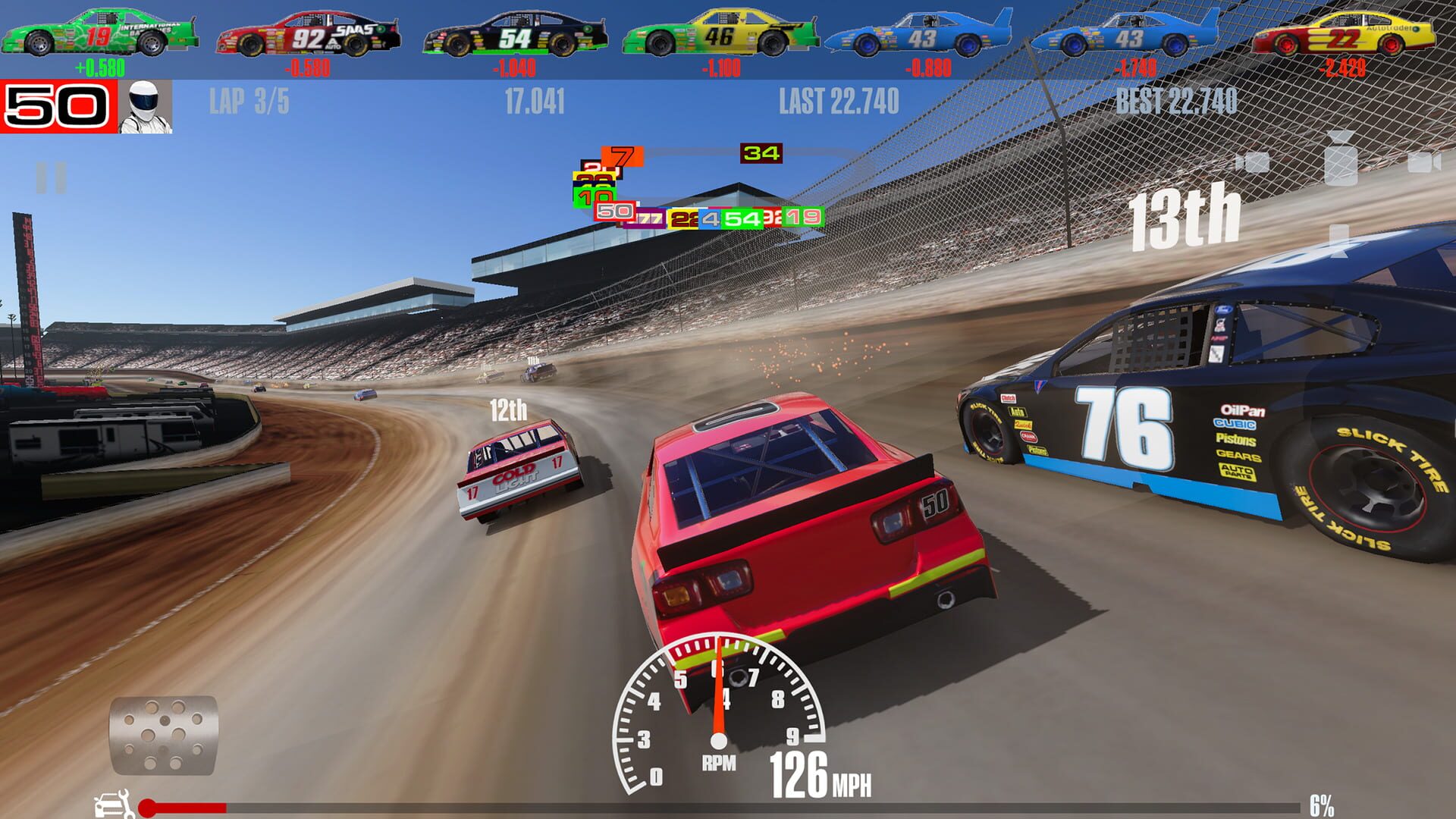Expand the green car 19 rival panel
Viewport: 1456px width, 819px height.
(104, 30)
